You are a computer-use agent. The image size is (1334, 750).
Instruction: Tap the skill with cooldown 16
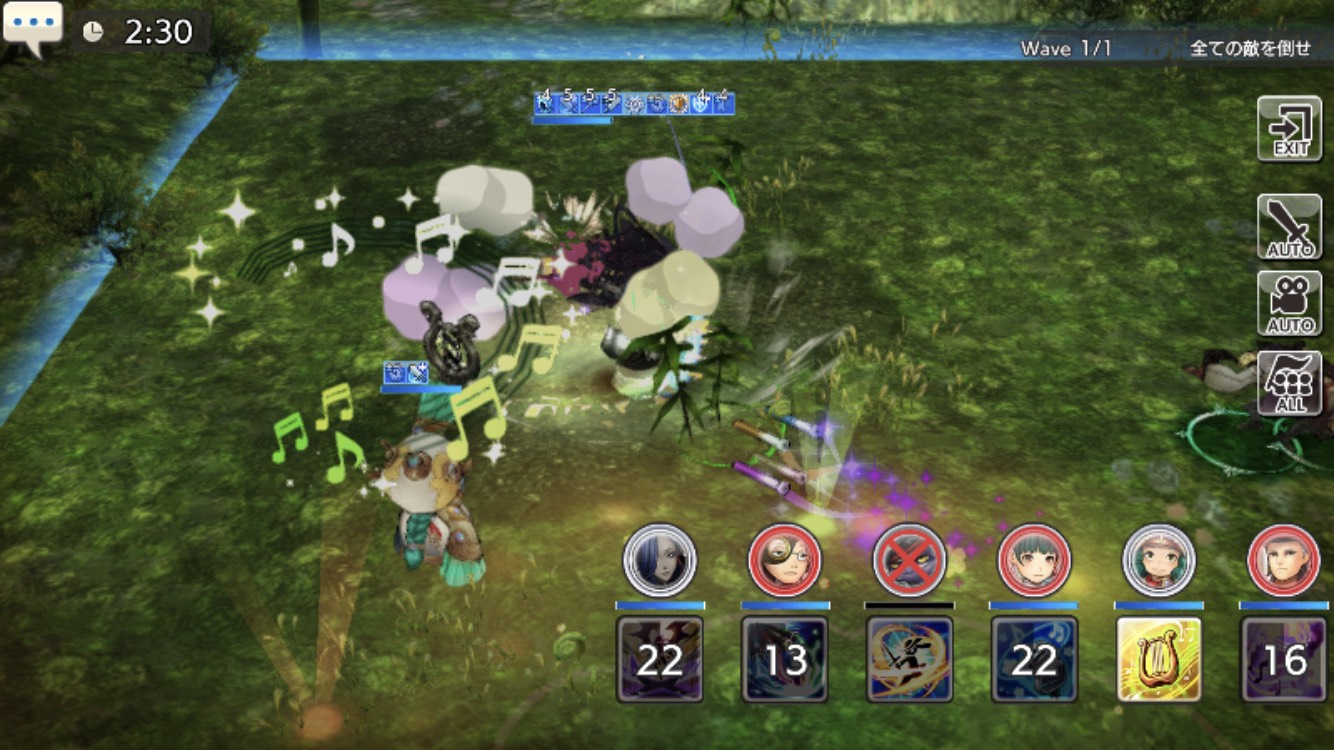(1284, 659)
